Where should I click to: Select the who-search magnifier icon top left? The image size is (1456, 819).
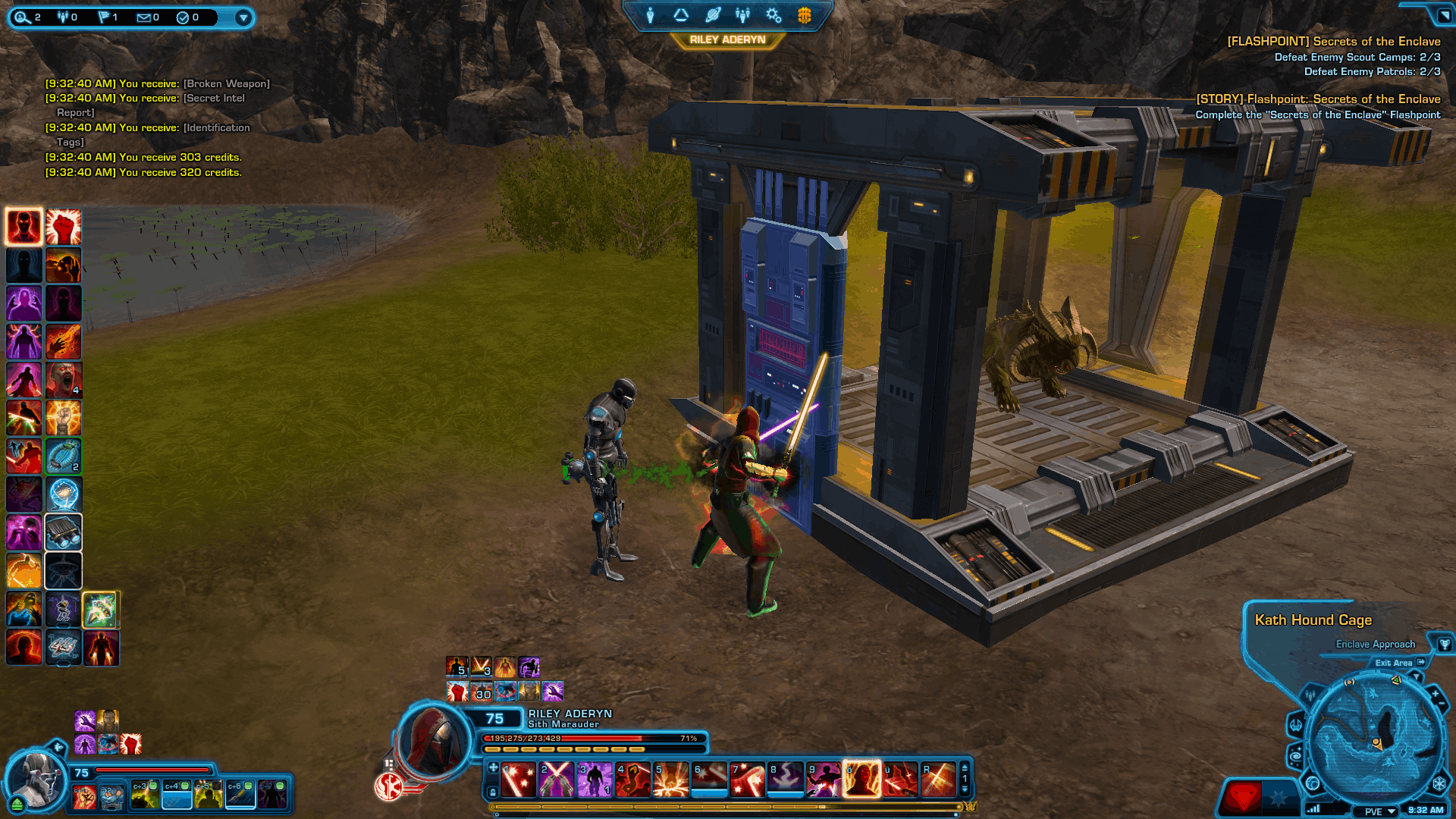pyautogui.click(x=21, y=17)
